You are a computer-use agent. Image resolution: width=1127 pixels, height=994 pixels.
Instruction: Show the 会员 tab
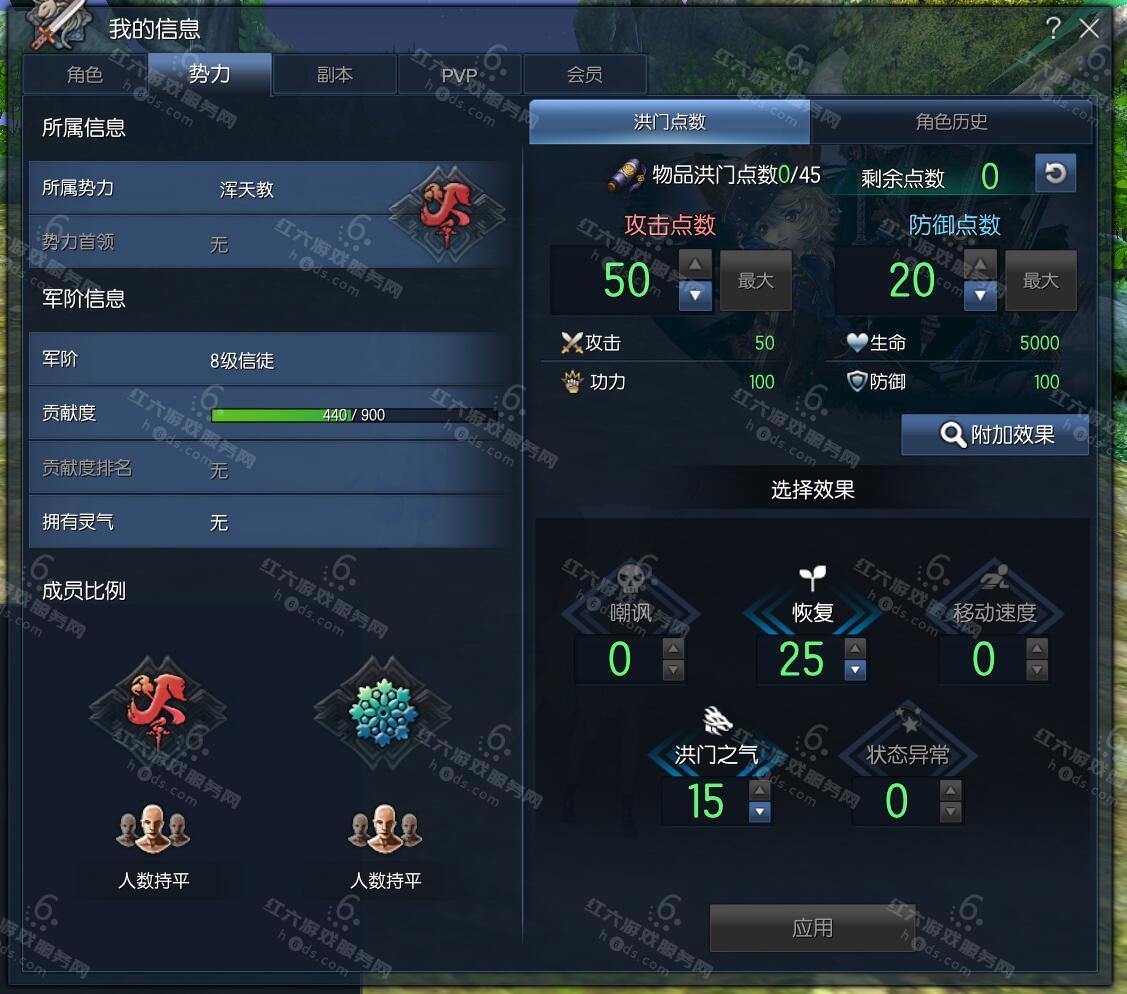pyautogui.click(x=584, y=75)
